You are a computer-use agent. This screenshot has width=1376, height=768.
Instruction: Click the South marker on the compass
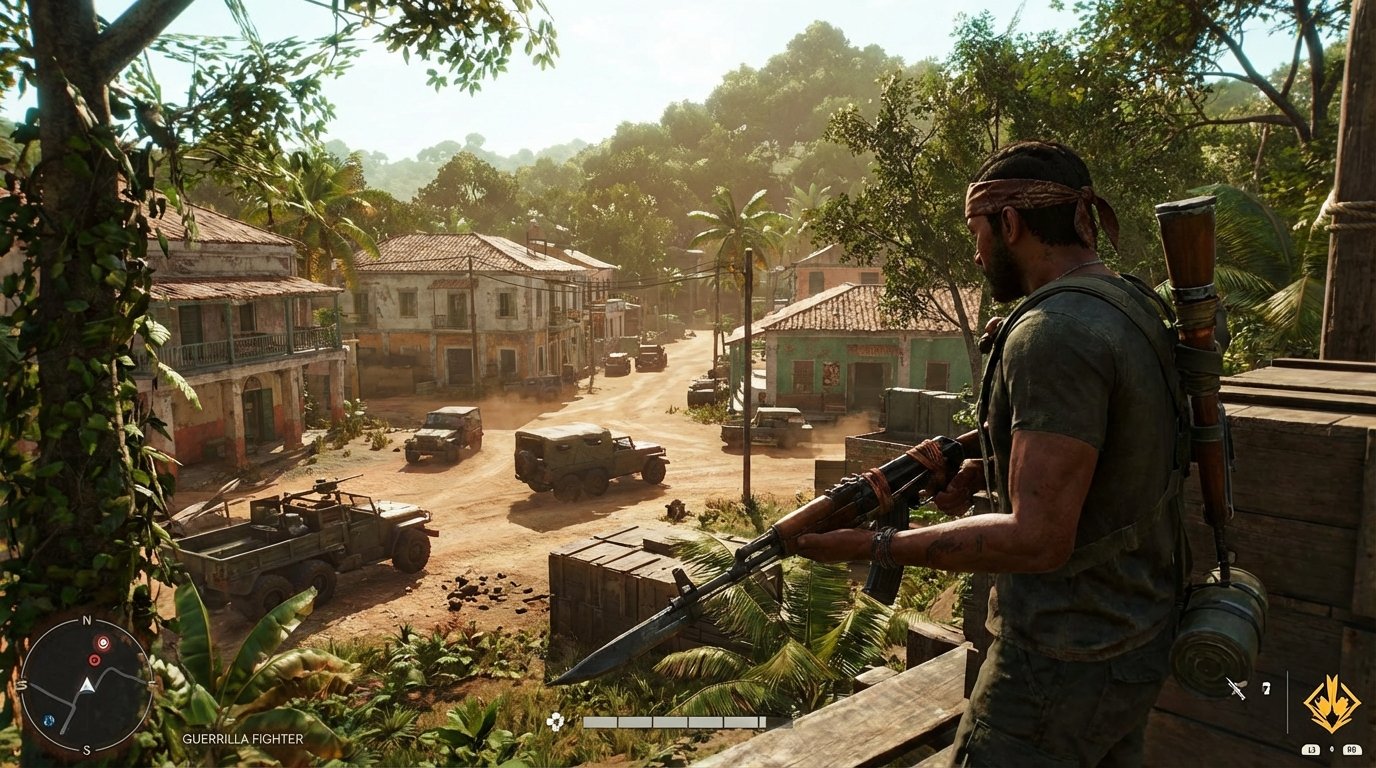pyautogui.click(x=86, y=749)
